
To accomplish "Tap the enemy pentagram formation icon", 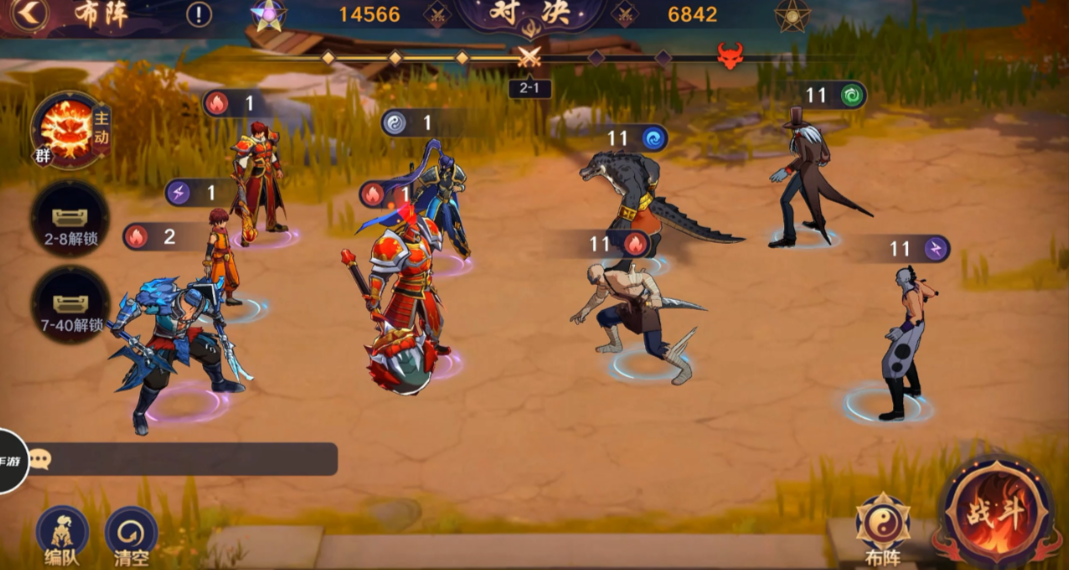I will pos(792,15).
